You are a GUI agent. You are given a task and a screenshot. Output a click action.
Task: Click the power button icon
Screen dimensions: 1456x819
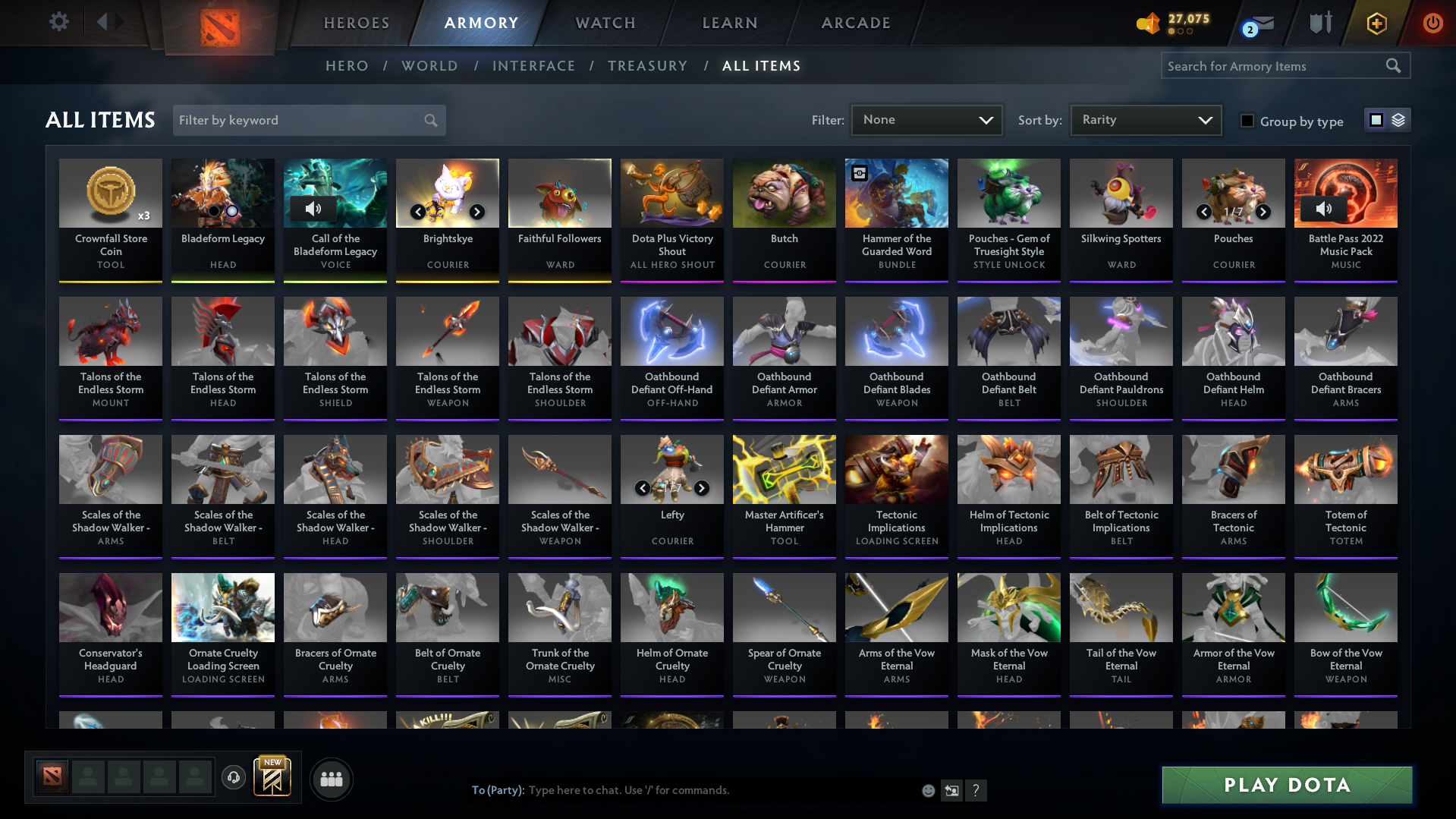(x=1432, y=23)
